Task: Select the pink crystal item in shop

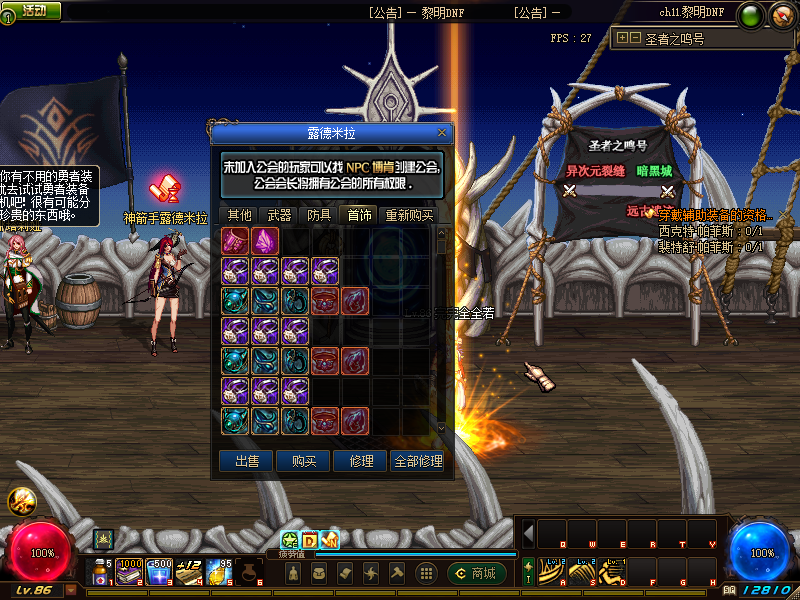Action: click(266, 240)
